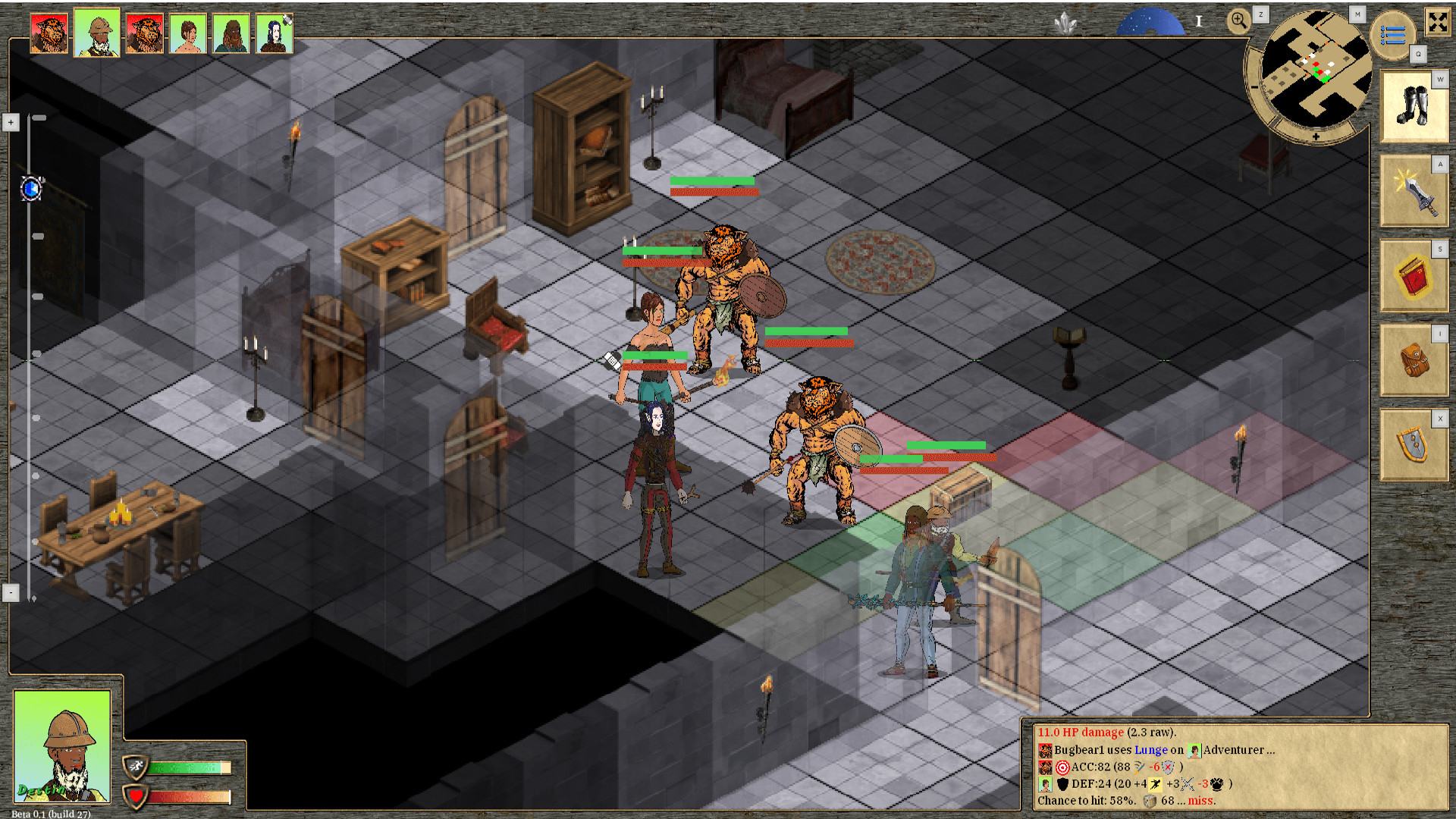Toggle fullscreen with the expand-arrows button
This screenshot has height=819, width=1456.
[x=1439, y=22]
